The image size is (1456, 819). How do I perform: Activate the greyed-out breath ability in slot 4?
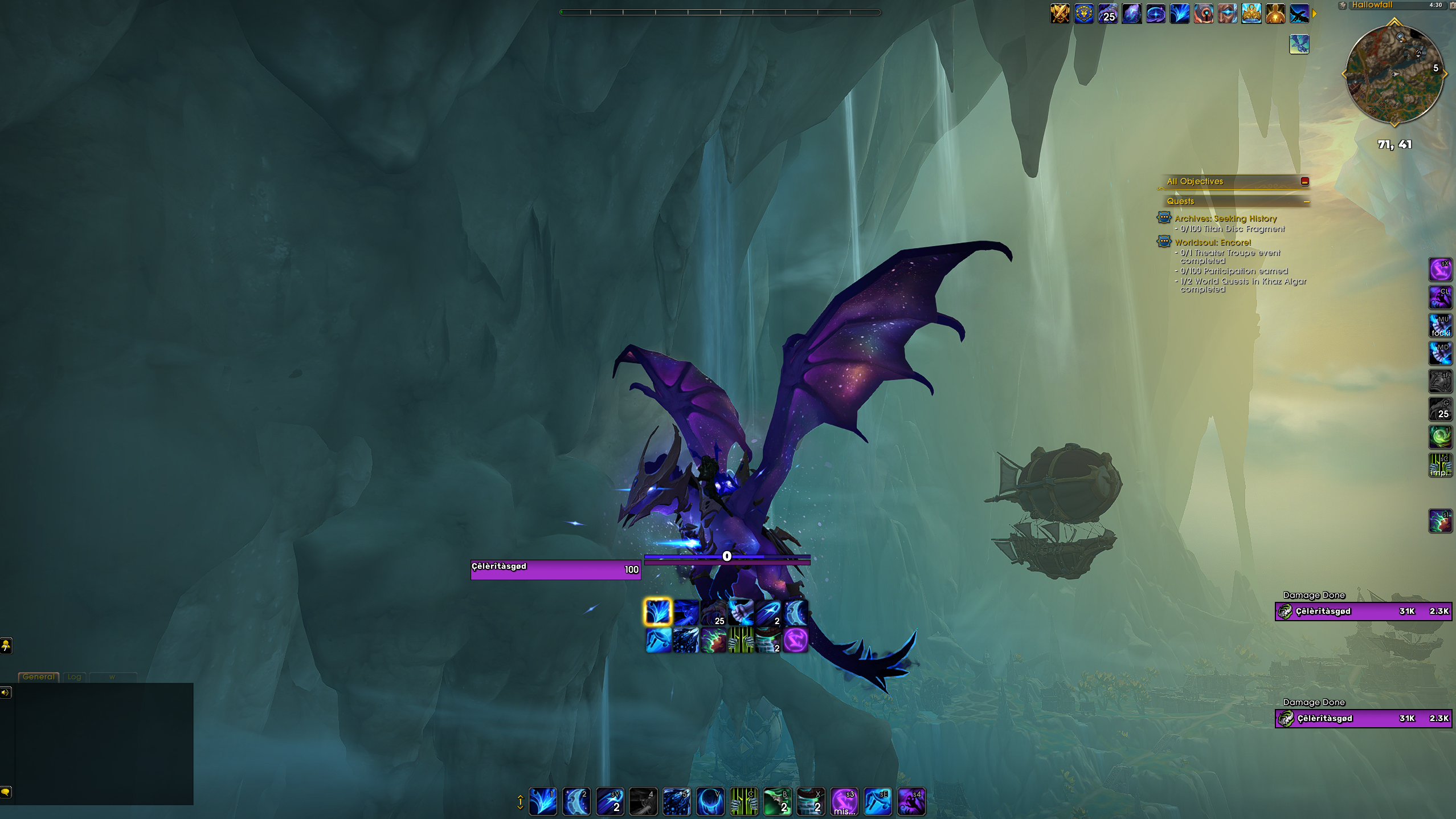pos(643,801)
